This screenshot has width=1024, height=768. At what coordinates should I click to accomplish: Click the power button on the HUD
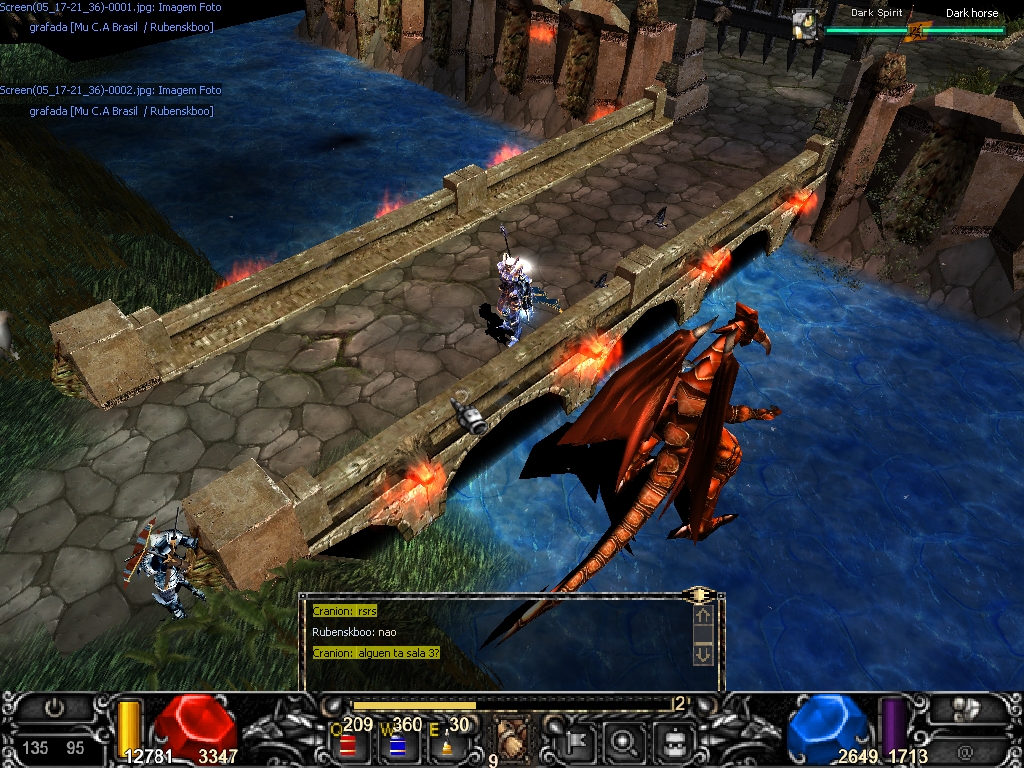[x=55, y=708]
